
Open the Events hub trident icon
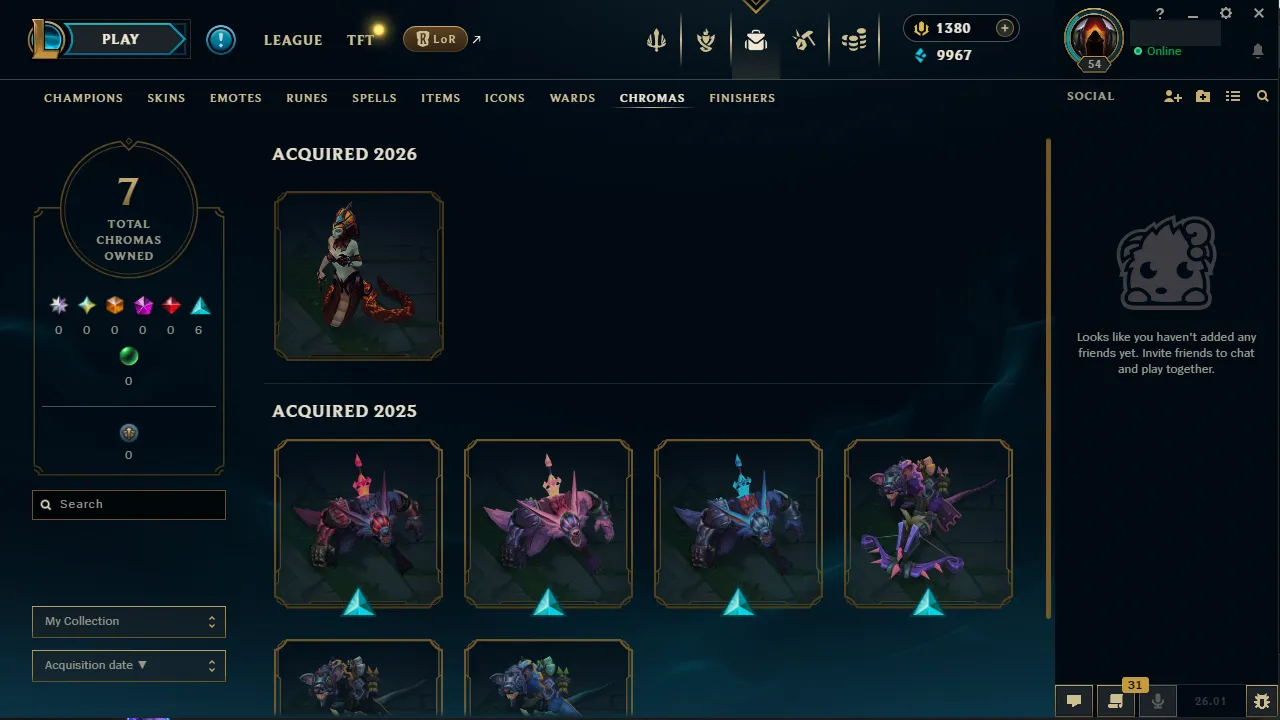[656, 40]
